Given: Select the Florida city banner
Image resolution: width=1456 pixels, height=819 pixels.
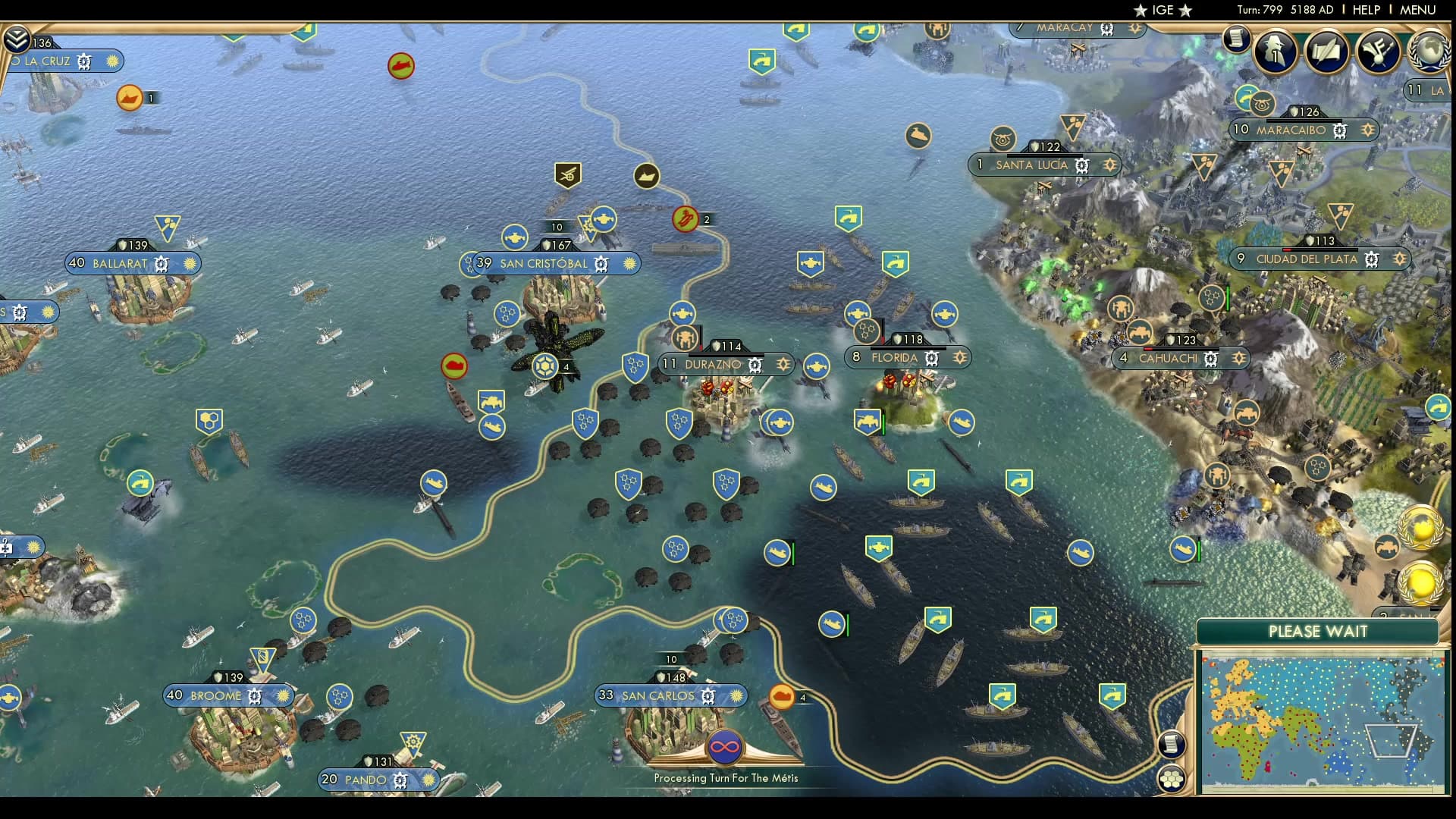Looking at the screenshot, I should 895,358.
